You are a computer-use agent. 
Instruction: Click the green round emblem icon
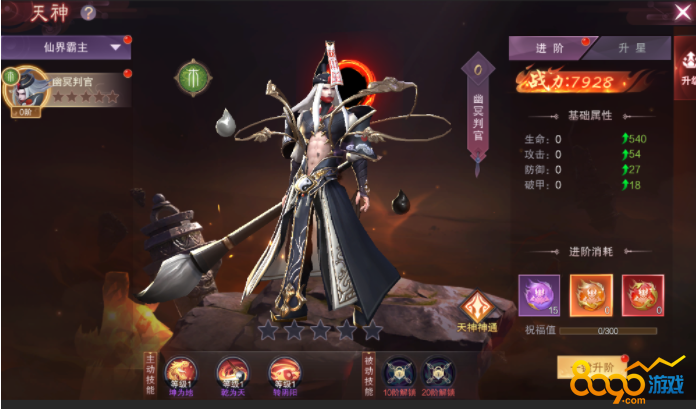(192, 77)
